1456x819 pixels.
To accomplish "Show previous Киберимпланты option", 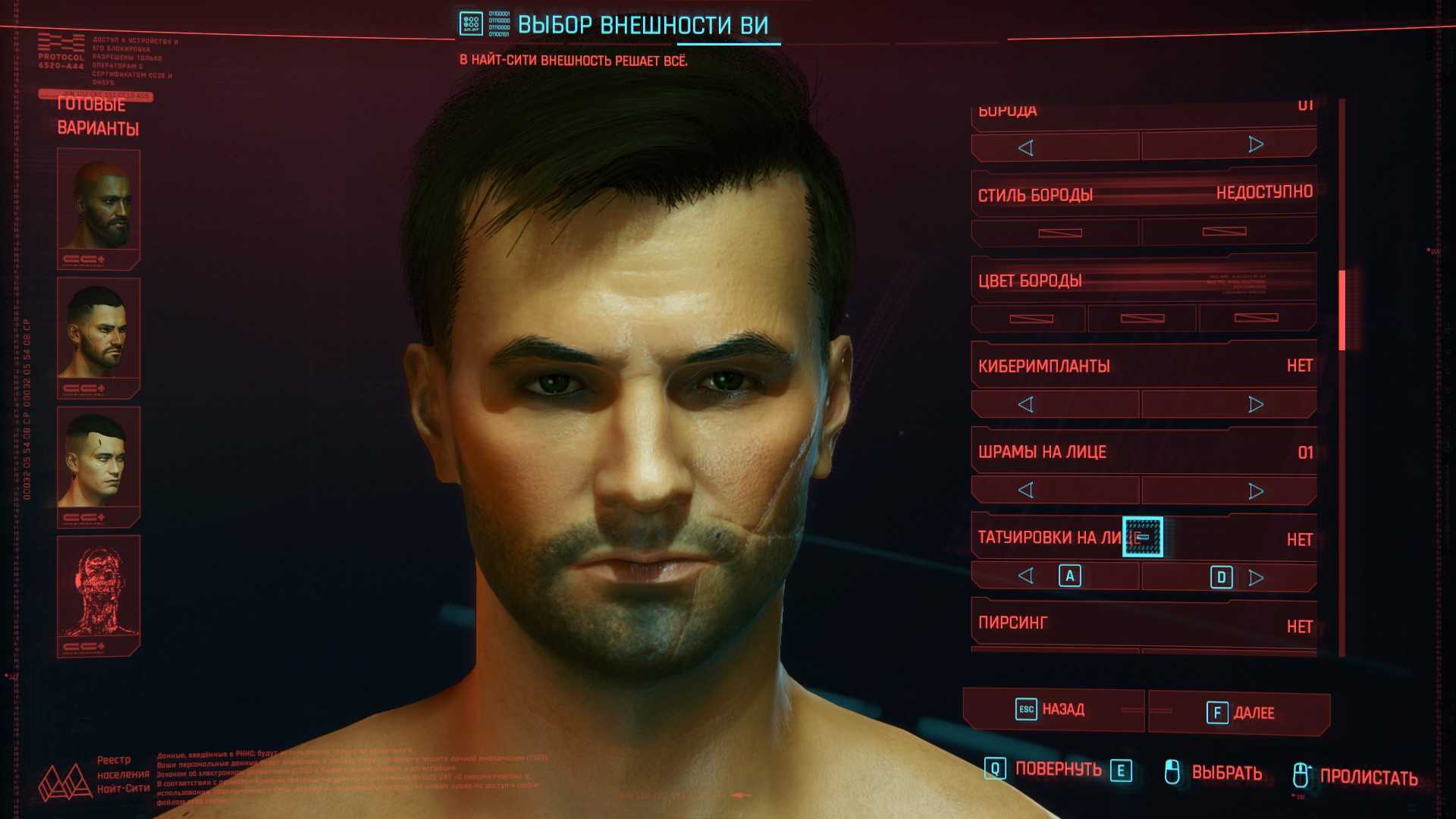I will (1026, 405).
